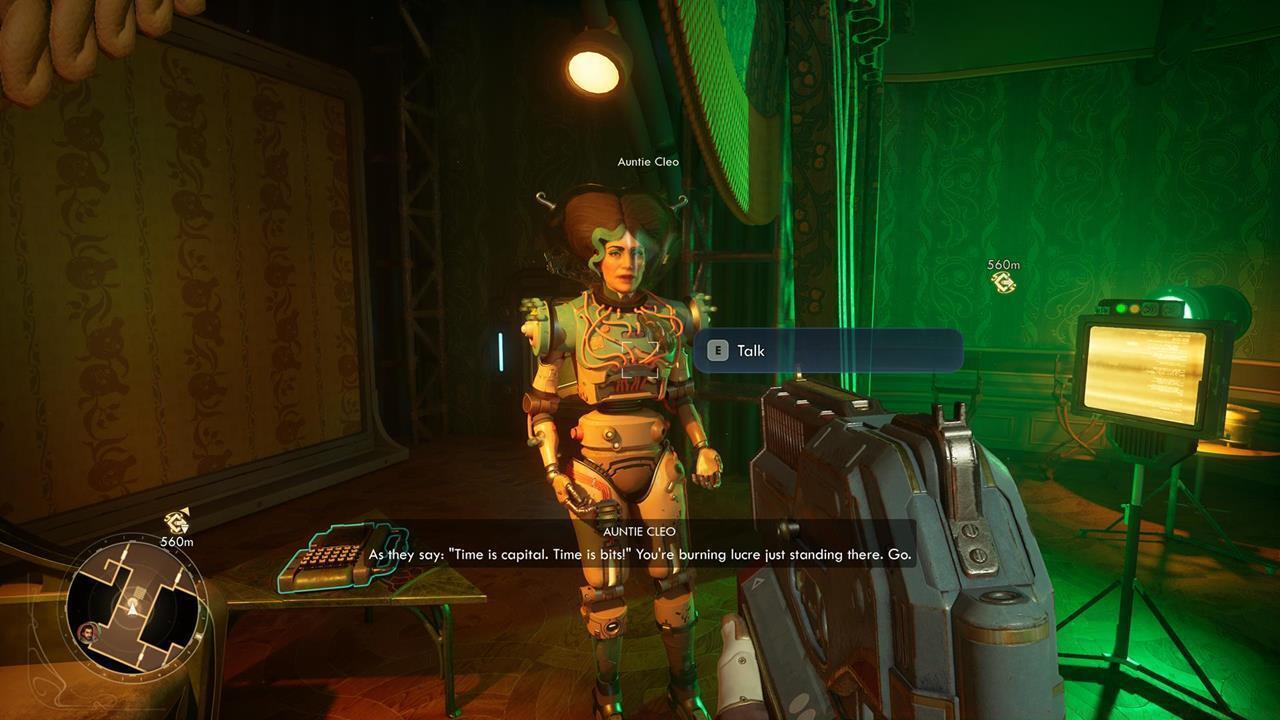Click the E key icon in the interaction prompt
The image size is (1280, 720).
(x=718, y=351)
